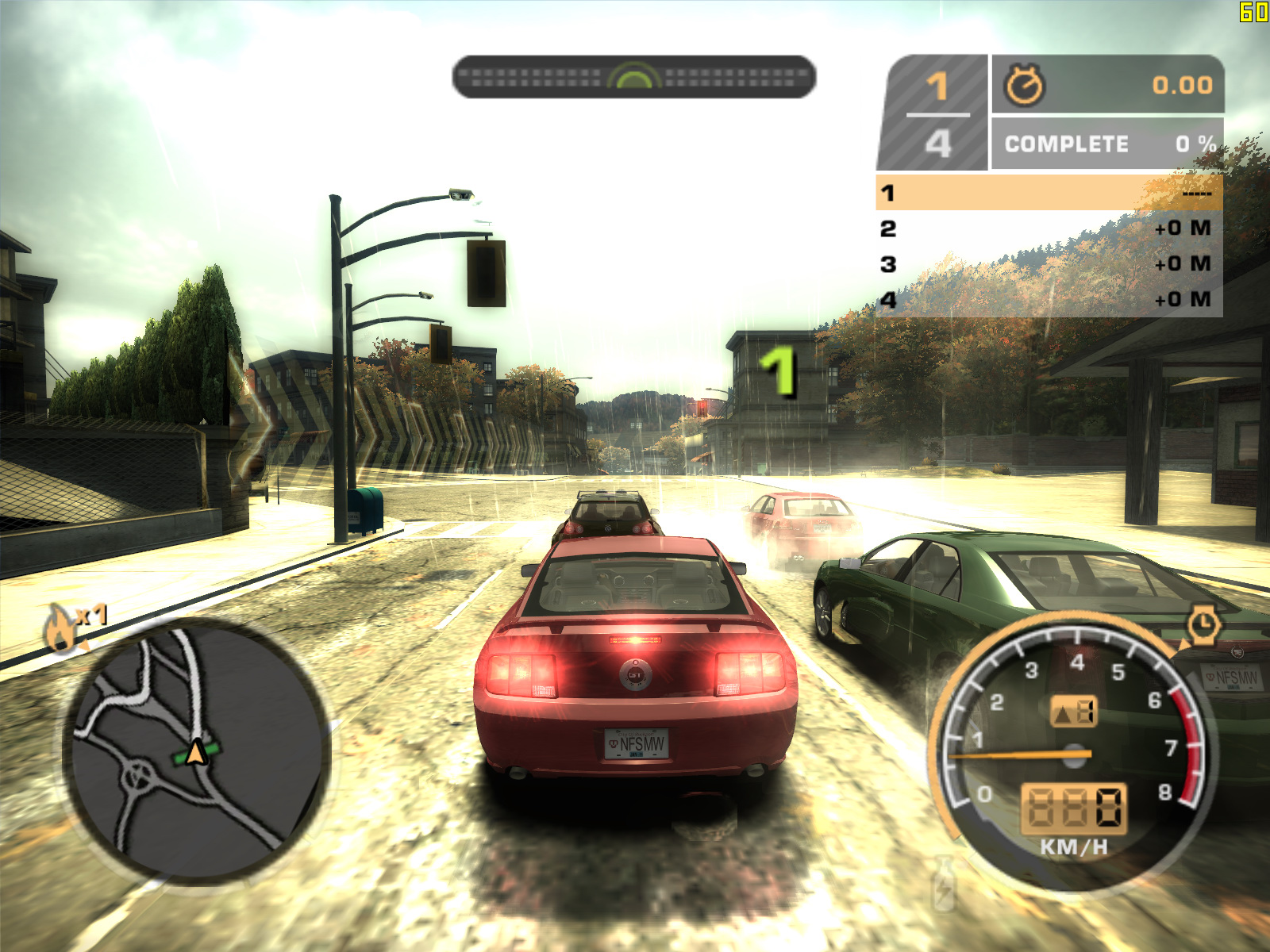Choose the second place leaderboard row
Screen dimensions: 1270x952
pos(1049,228)
